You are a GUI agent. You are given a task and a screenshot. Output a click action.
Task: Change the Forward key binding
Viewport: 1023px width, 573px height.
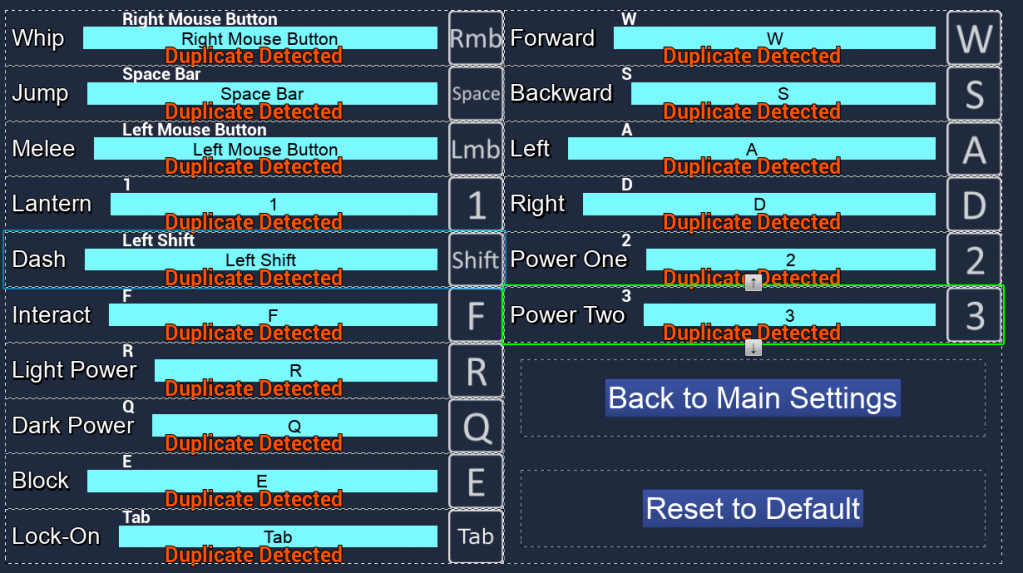click(x=774, y=39)
